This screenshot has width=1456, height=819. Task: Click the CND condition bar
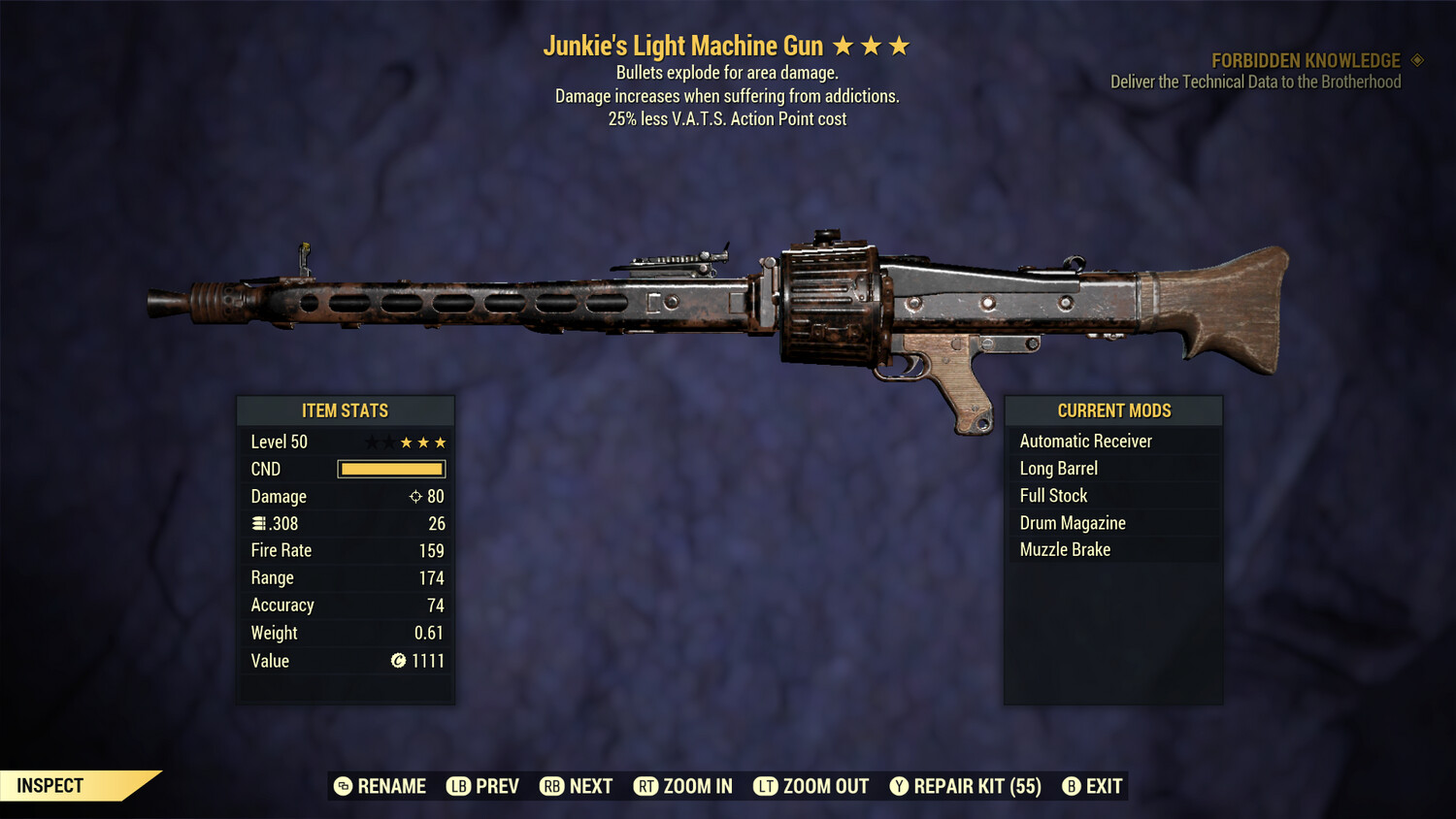coord(391,469)
